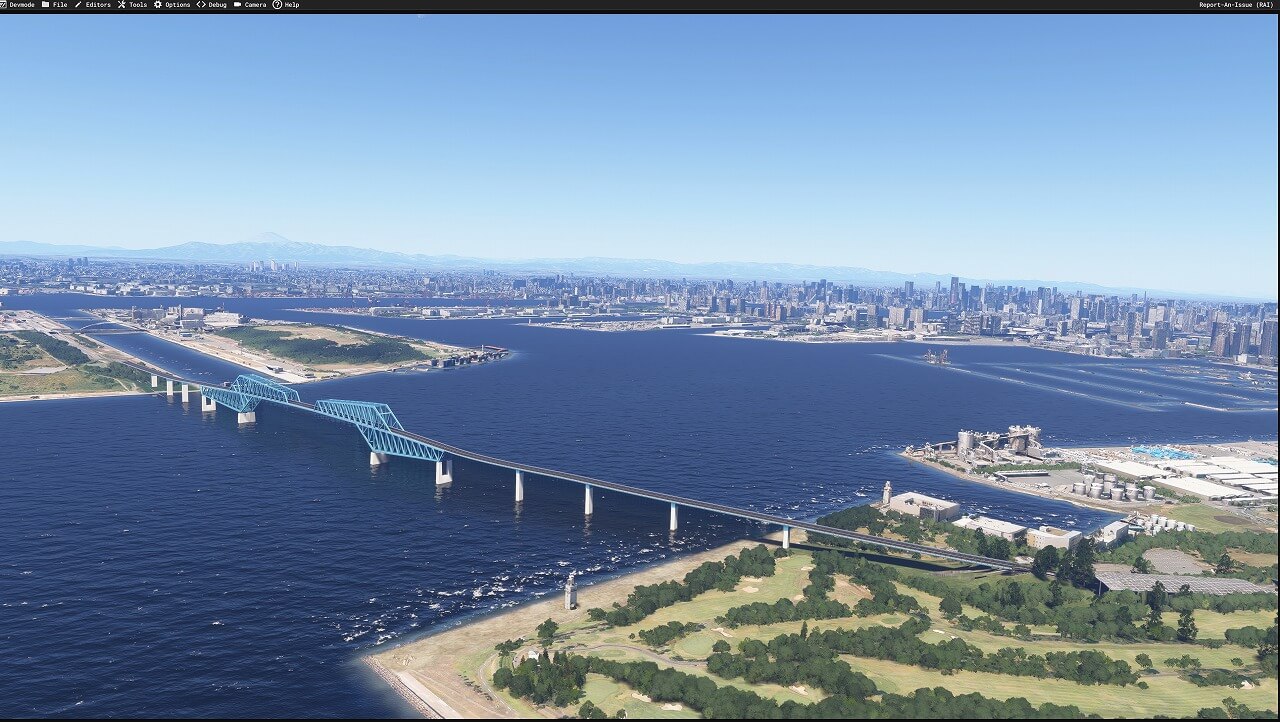This screenshot has height=722, width=1280.
Task: Open Report-An-Issue (RAI)
Action: coord(1236,5)
